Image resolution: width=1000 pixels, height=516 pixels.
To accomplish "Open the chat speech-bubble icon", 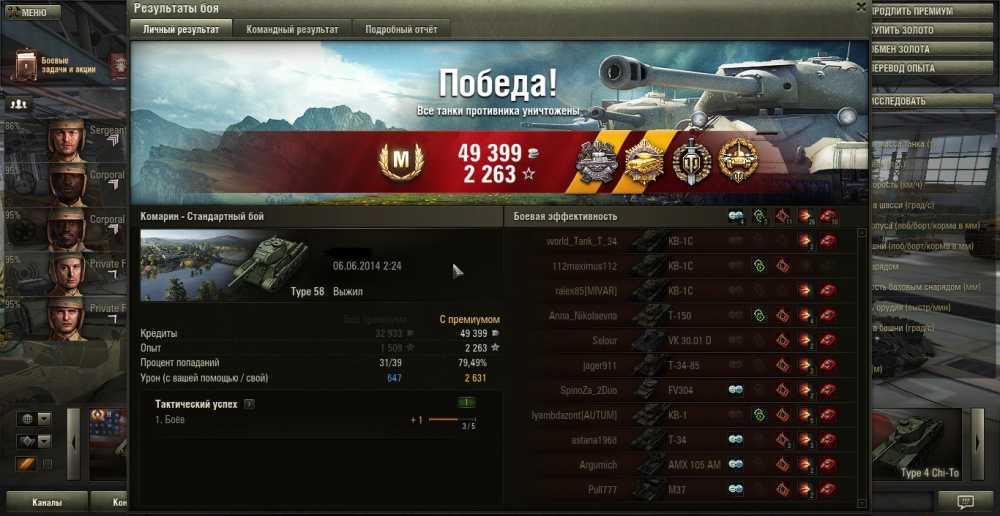I will click(965, 501).
